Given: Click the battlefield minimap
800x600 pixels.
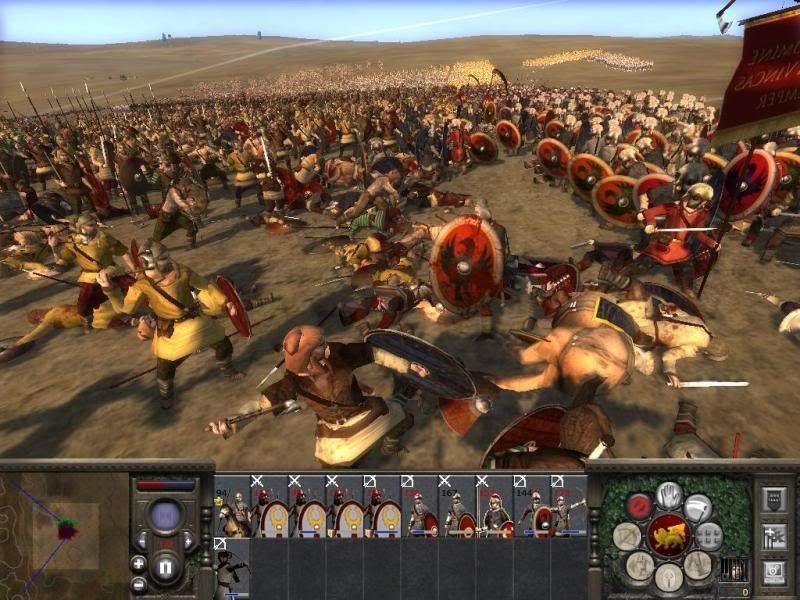Looking at the screenshot, I should (x=65, y=530).
